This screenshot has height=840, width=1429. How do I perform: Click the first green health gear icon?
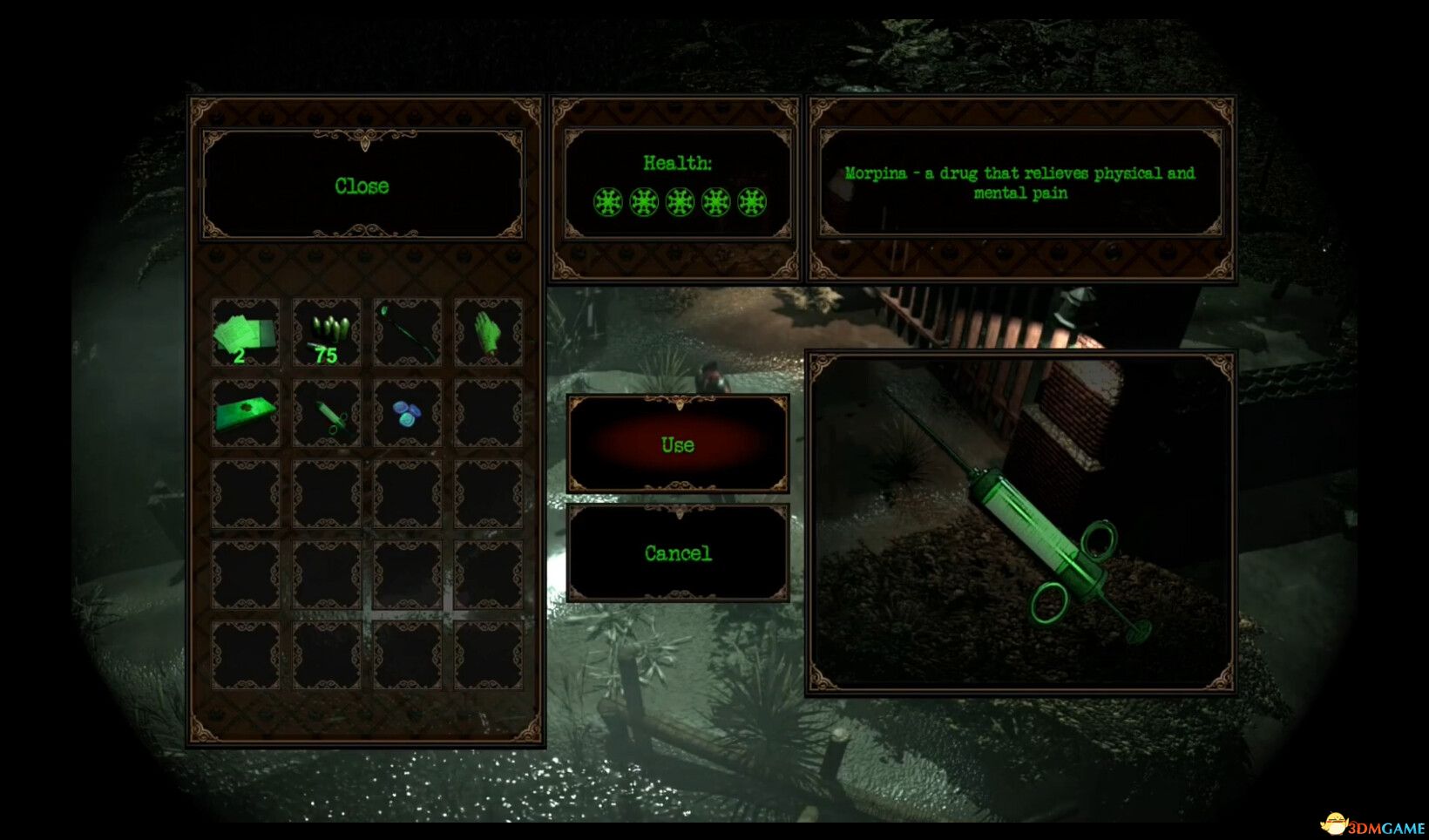[x=607, y=202]
